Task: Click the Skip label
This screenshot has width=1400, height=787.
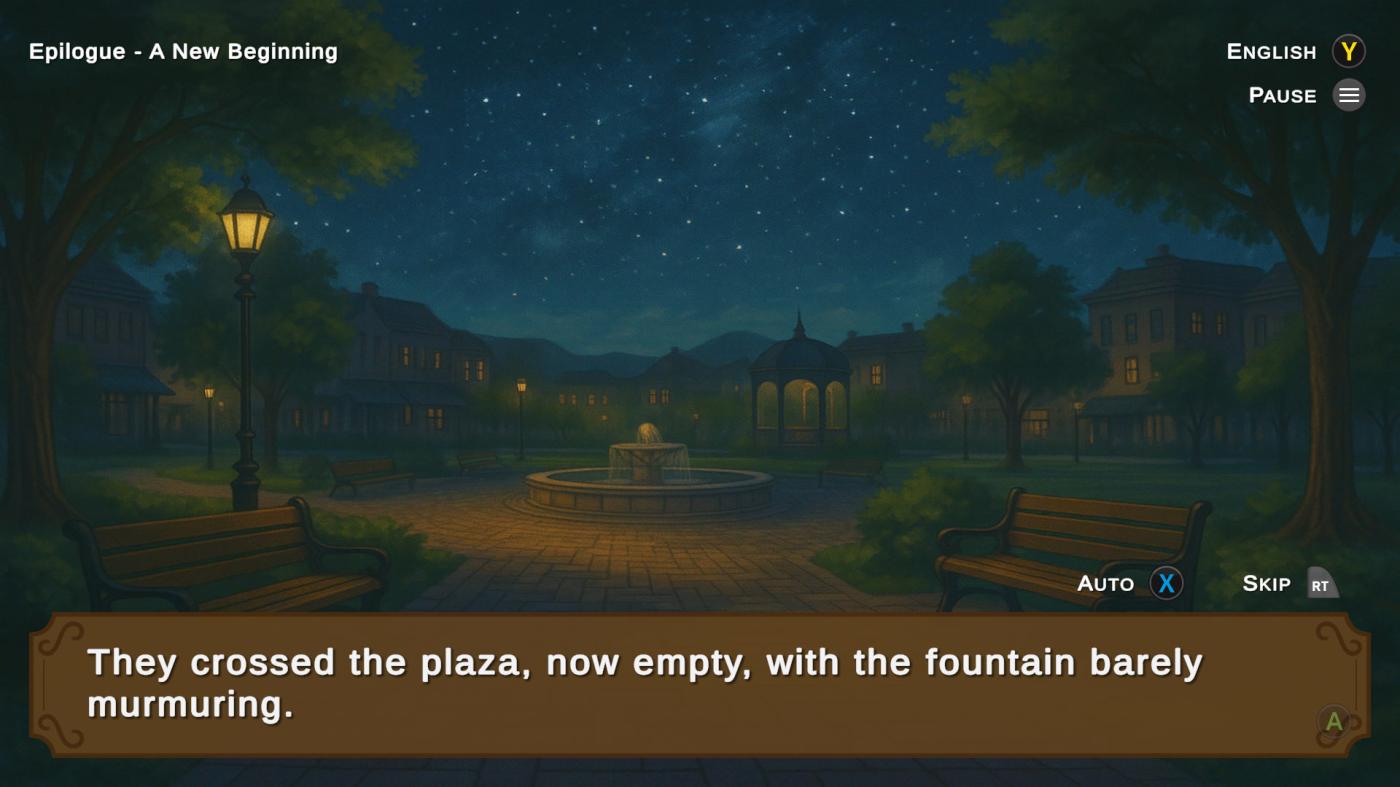Action: click(x=1265, y=583)
